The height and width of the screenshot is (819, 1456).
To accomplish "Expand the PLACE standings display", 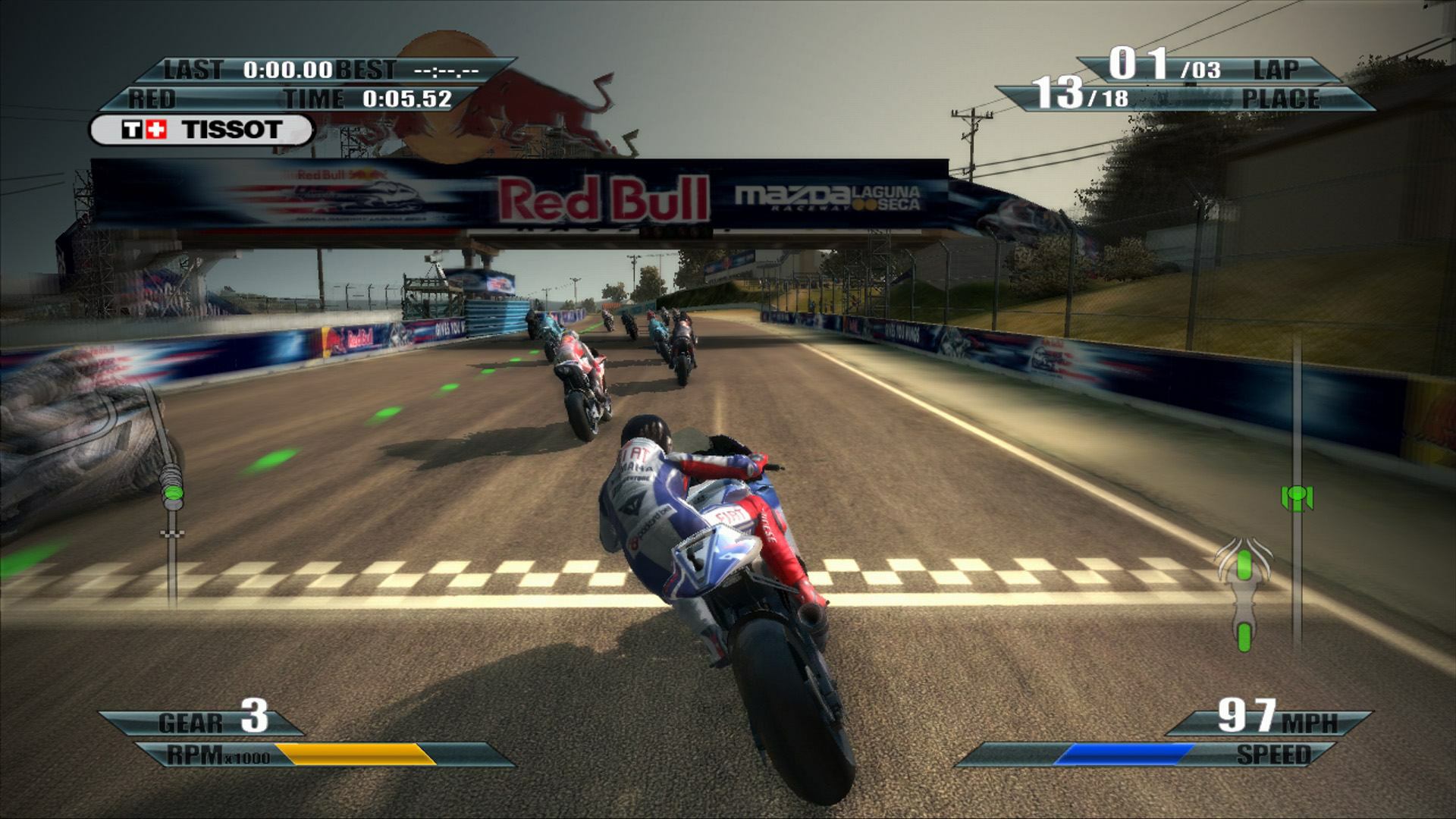I will pyautogui.click(x=1282, y=99).
